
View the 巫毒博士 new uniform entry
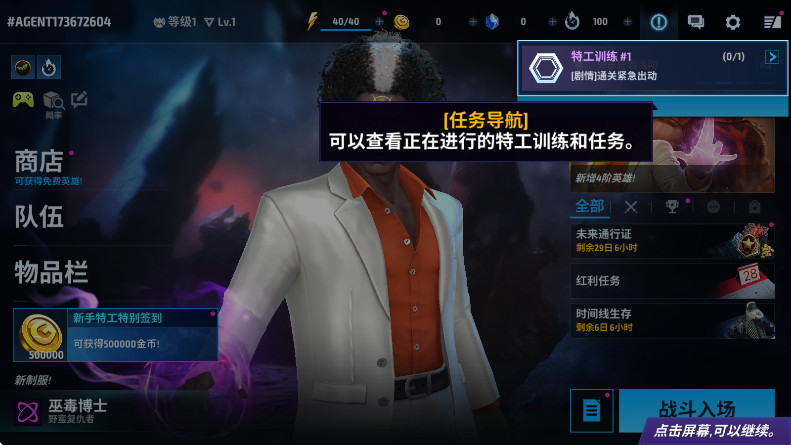62,409
